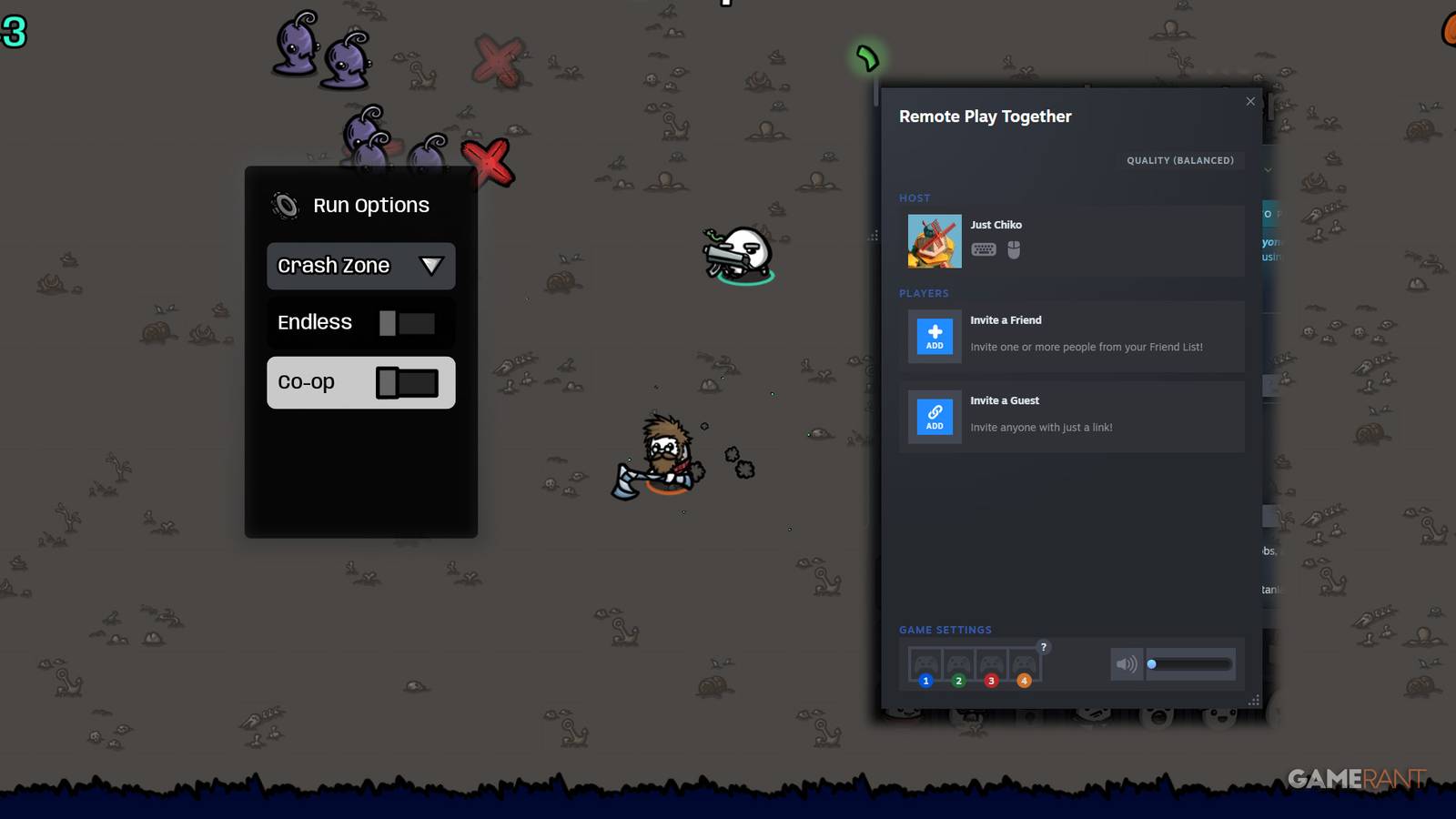Open the question mark help bubble

(1043, 647)
